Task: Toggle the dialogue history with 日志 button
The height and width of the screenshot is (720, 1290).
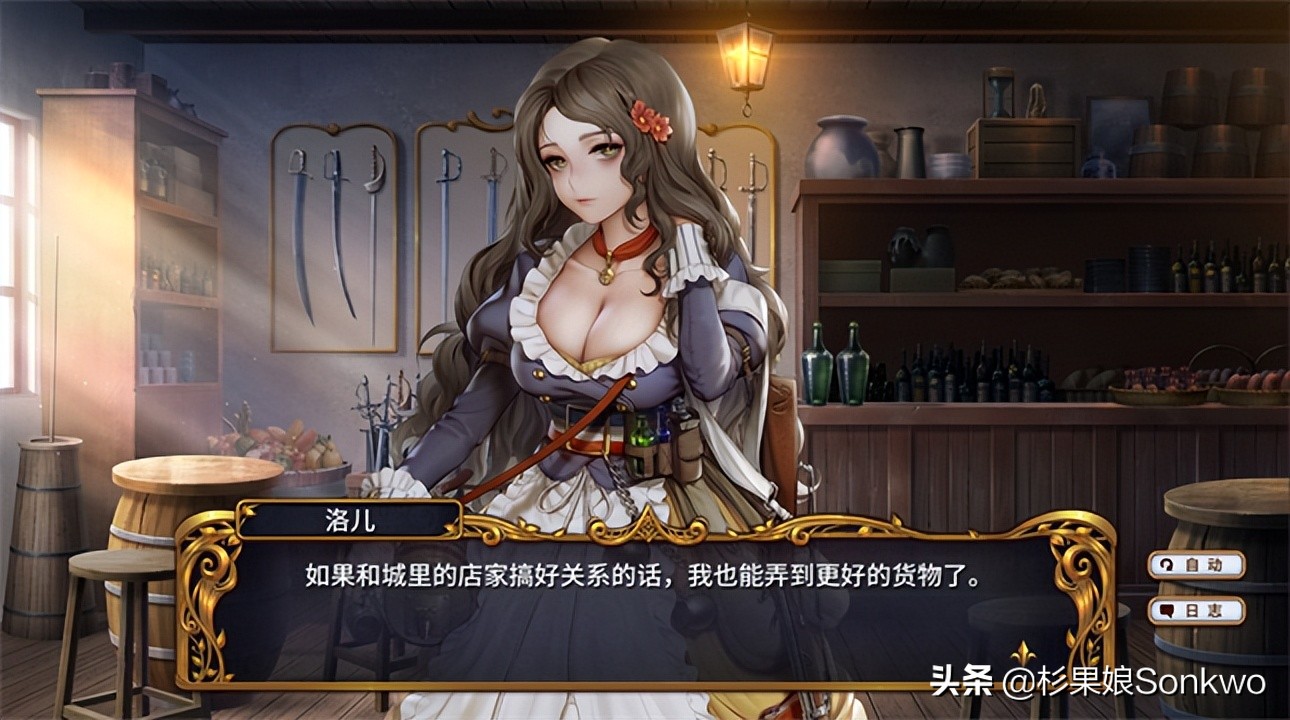Action: tap(1197, 612)
